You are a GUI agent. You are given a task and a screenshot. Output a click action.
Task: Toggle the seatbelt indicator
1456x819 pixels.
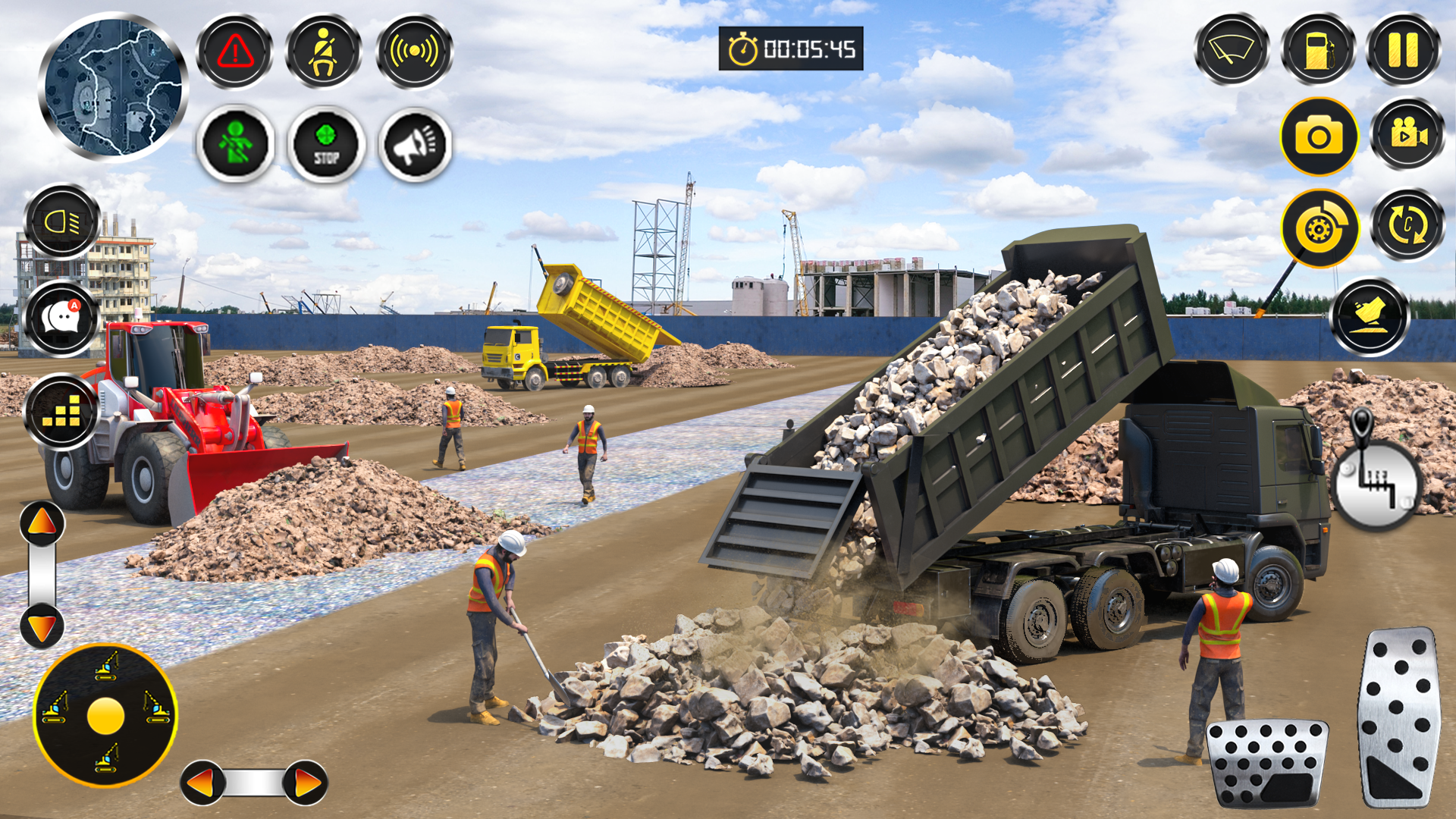tap(325, 52)
